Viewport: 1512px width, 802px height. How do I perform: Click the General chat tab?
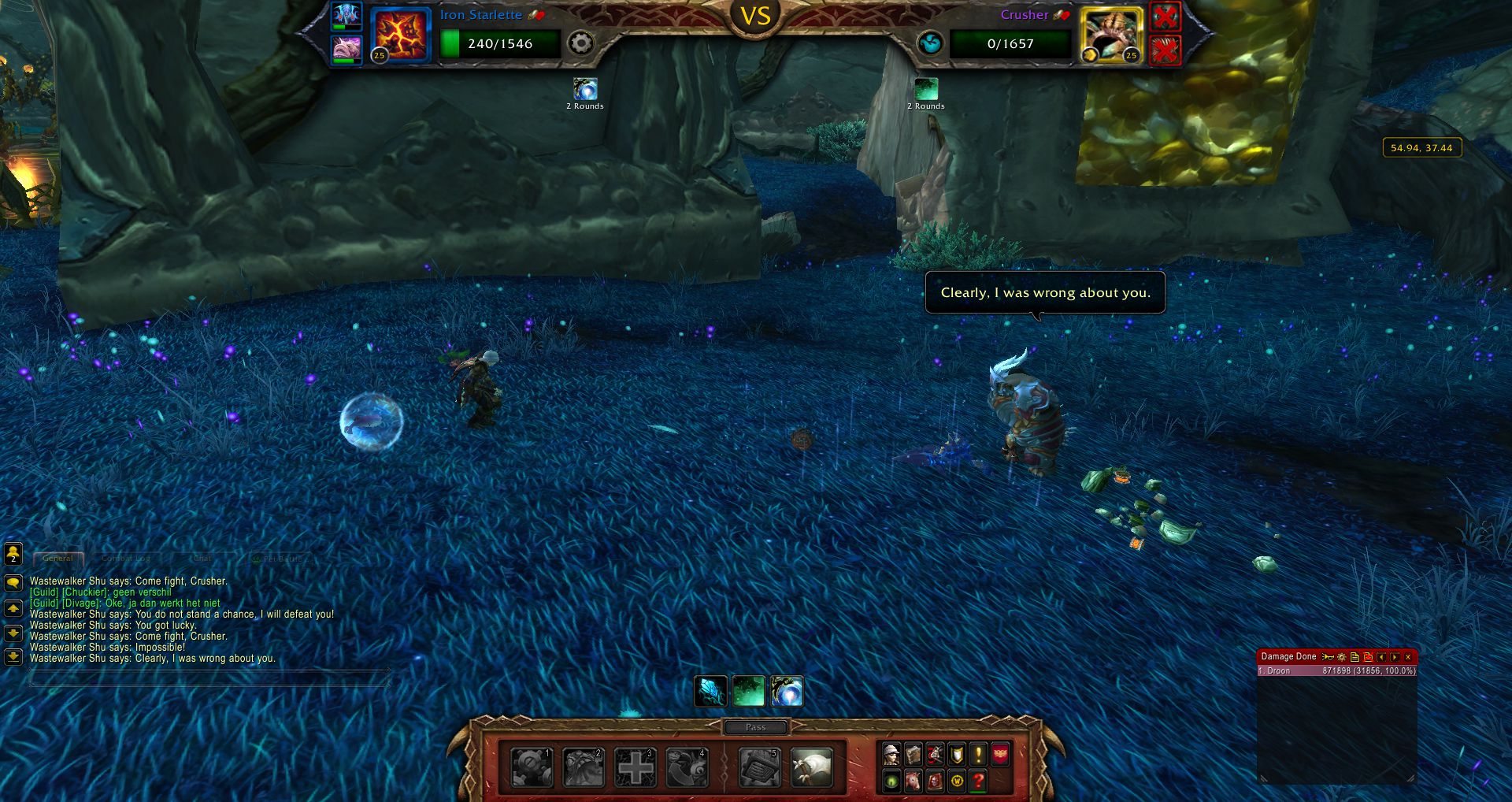pos(57,559)
